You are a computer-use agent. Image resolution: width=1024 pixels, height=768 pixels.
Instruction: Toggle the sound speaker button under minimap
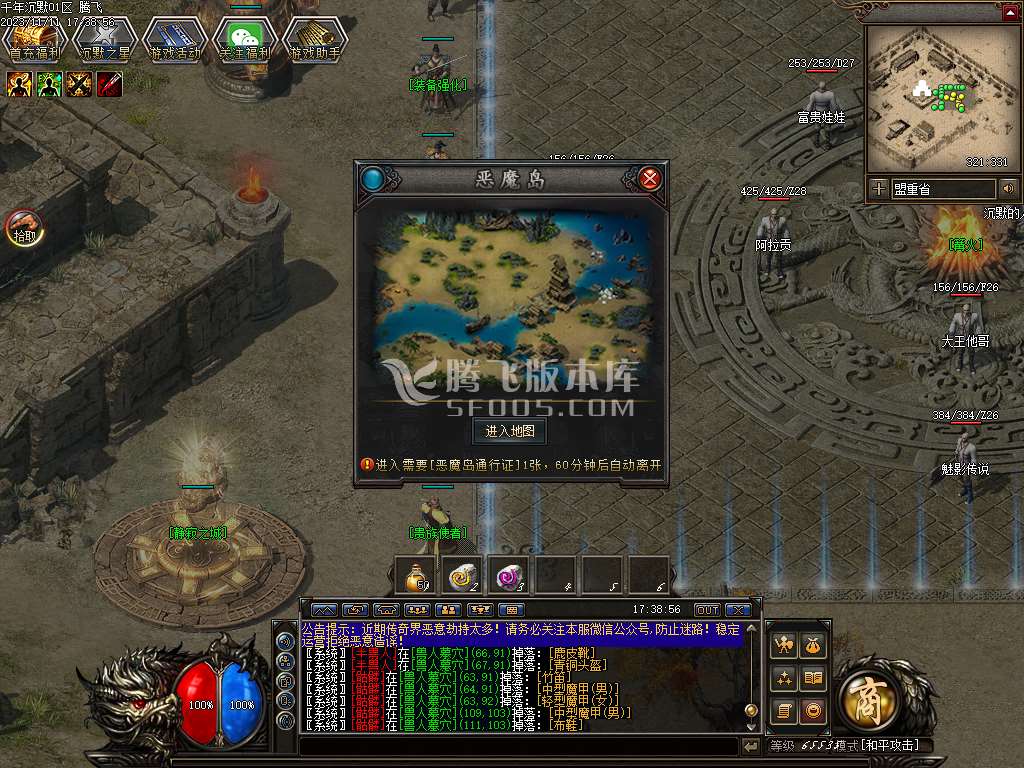(x=1009, y=188)
